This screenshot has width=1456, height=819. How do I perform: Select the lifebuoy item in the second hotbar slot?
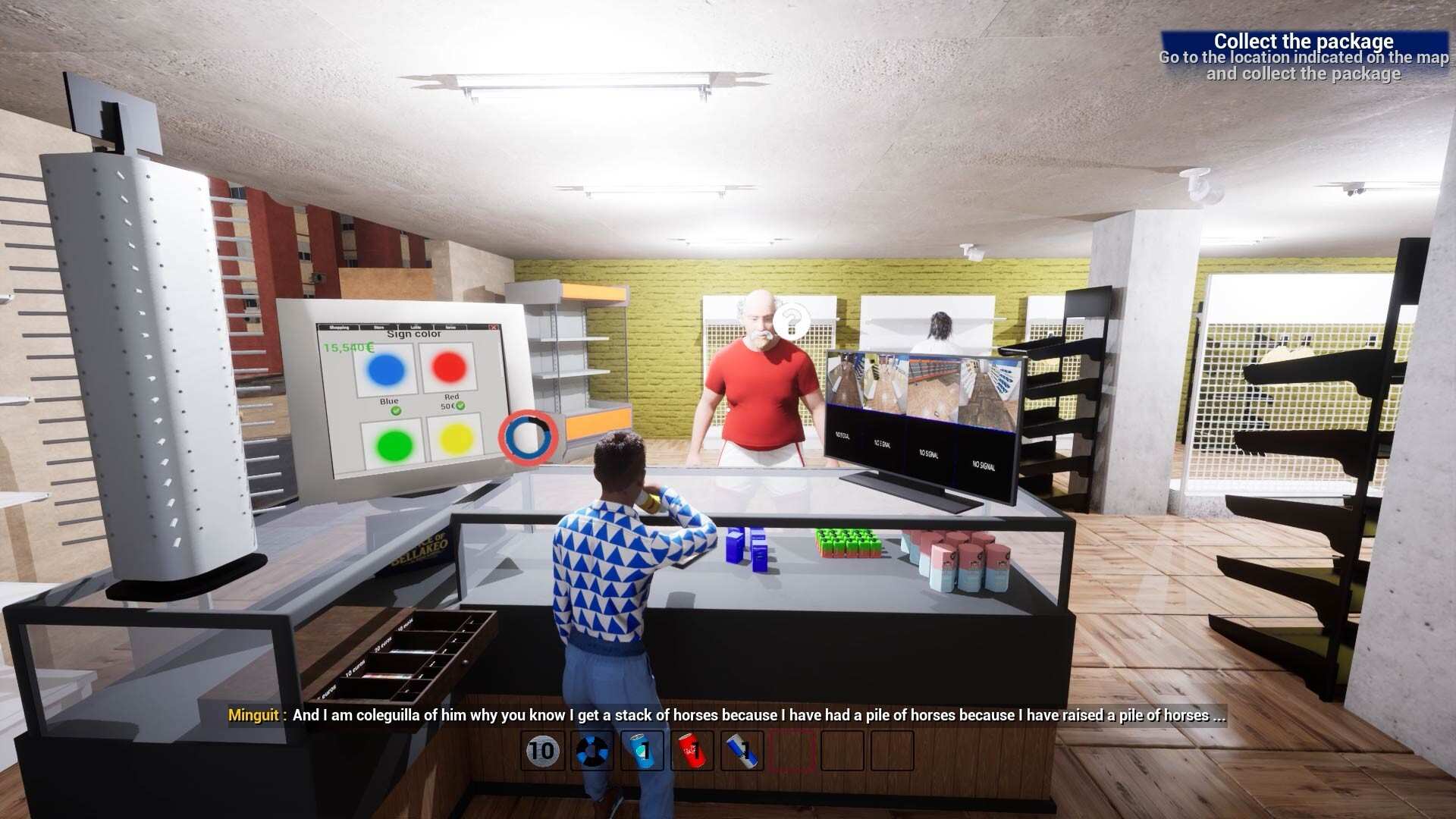click(x=592, y=751)
